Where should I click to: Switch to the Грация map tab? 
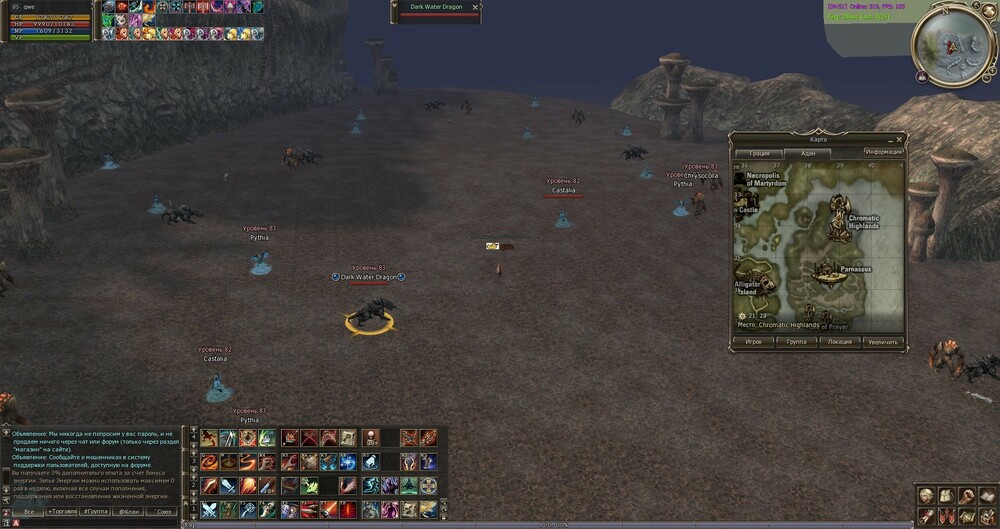point(760,153)
